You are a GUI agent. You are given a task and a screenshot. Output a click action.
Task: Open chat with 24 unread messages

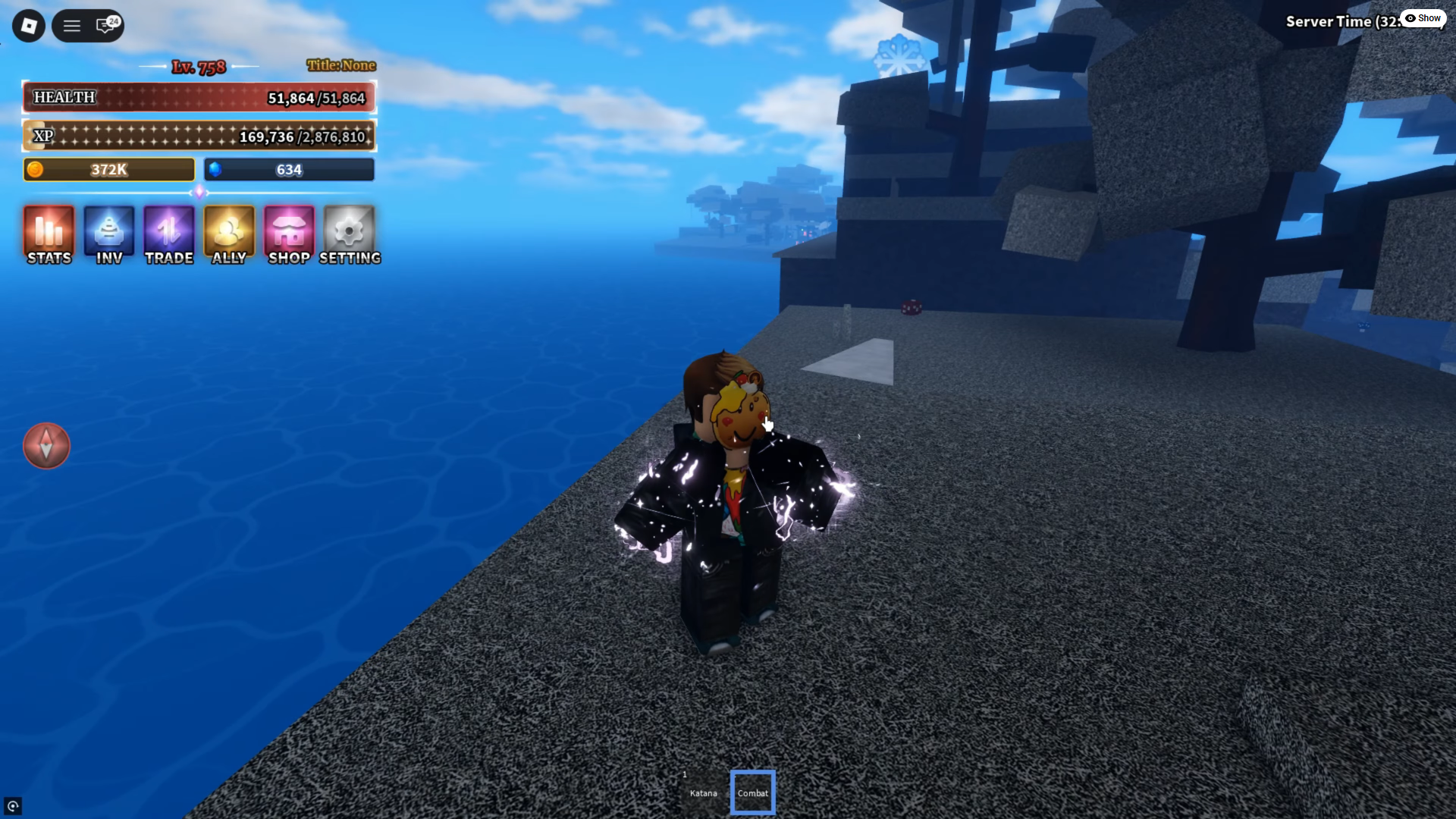(104, 25)
